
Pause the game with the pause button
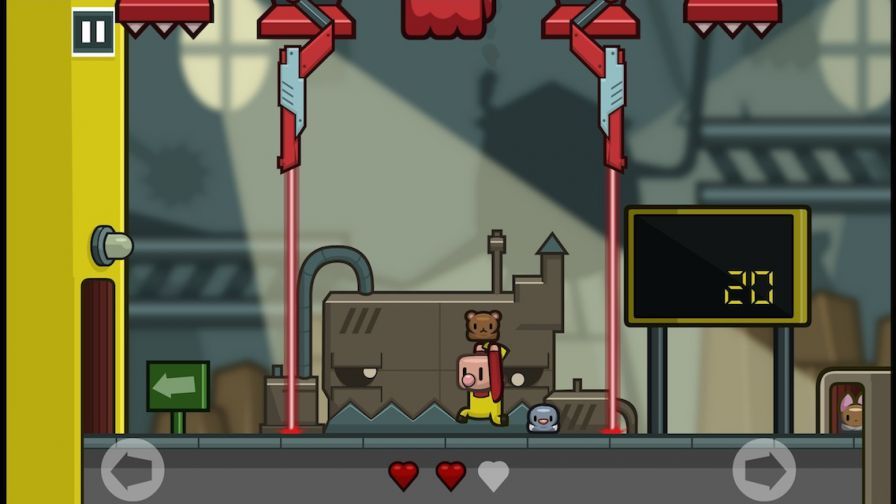tap(93, 32)
